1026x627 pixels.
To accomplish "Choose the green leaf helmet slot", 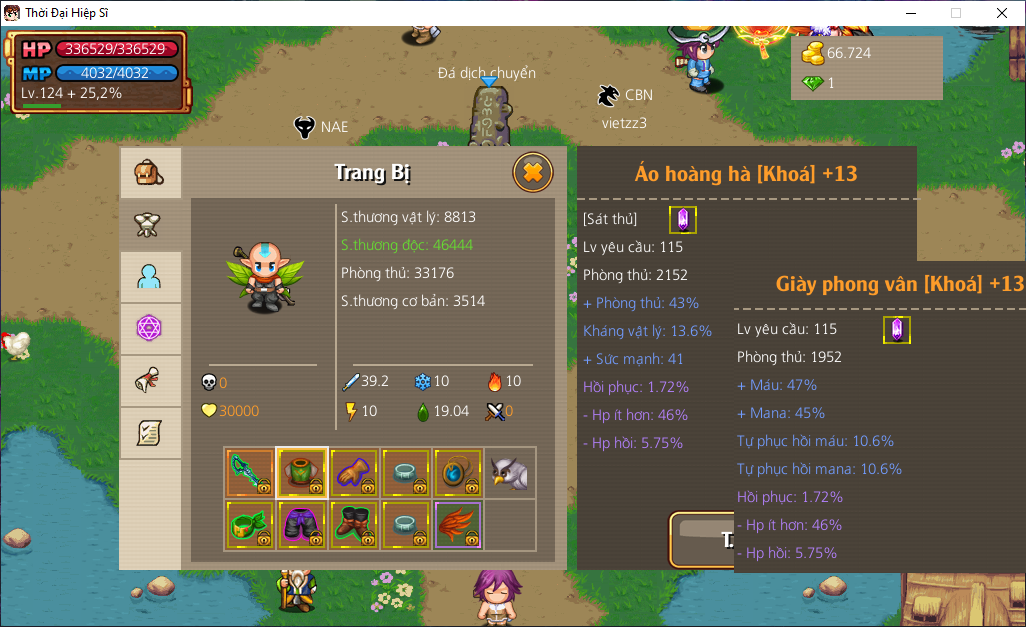I will click(x=250, y=525).
